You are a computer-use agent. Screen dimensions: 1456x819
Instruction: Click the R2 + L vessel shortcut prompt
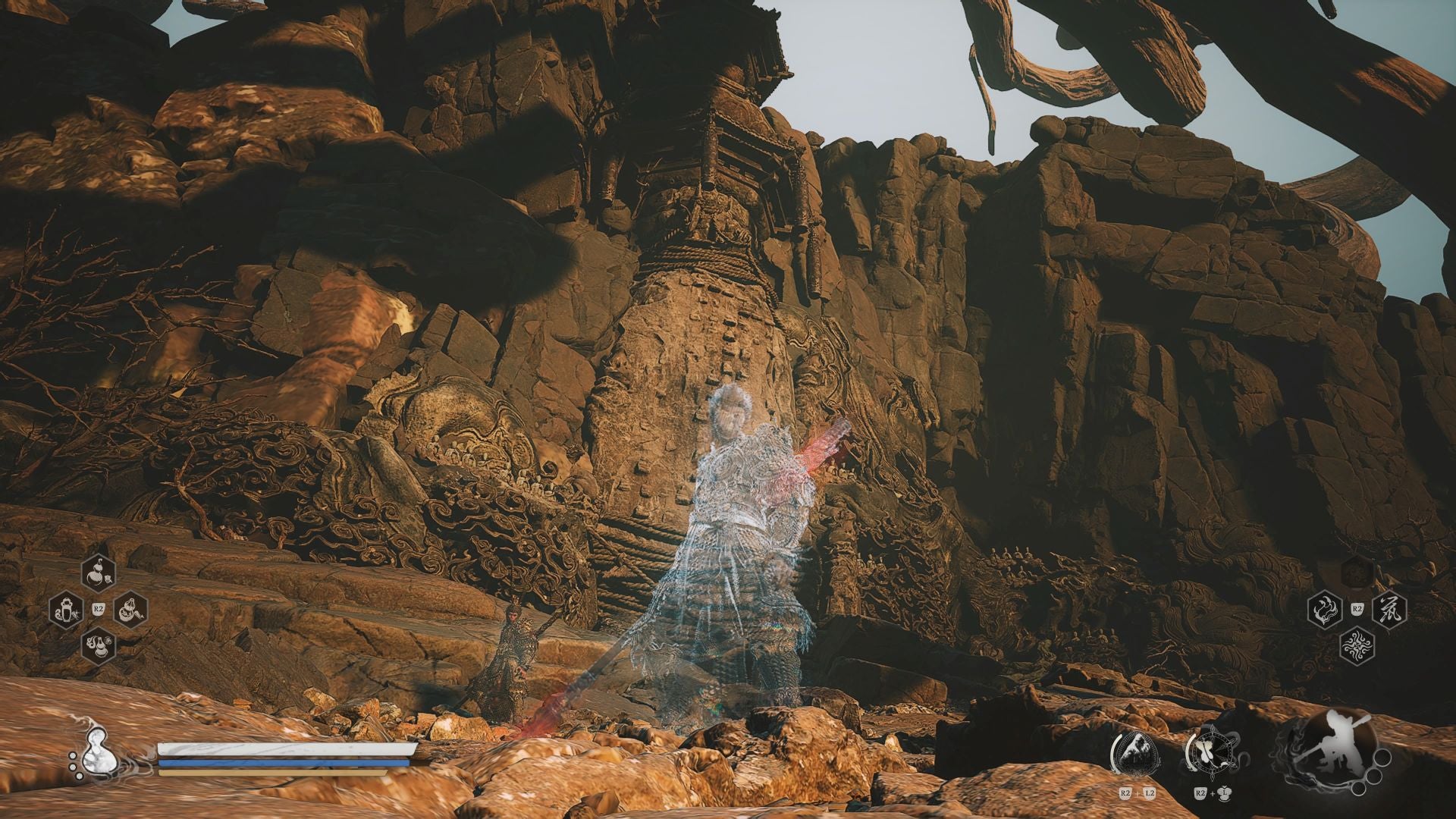pos(1212,792)
